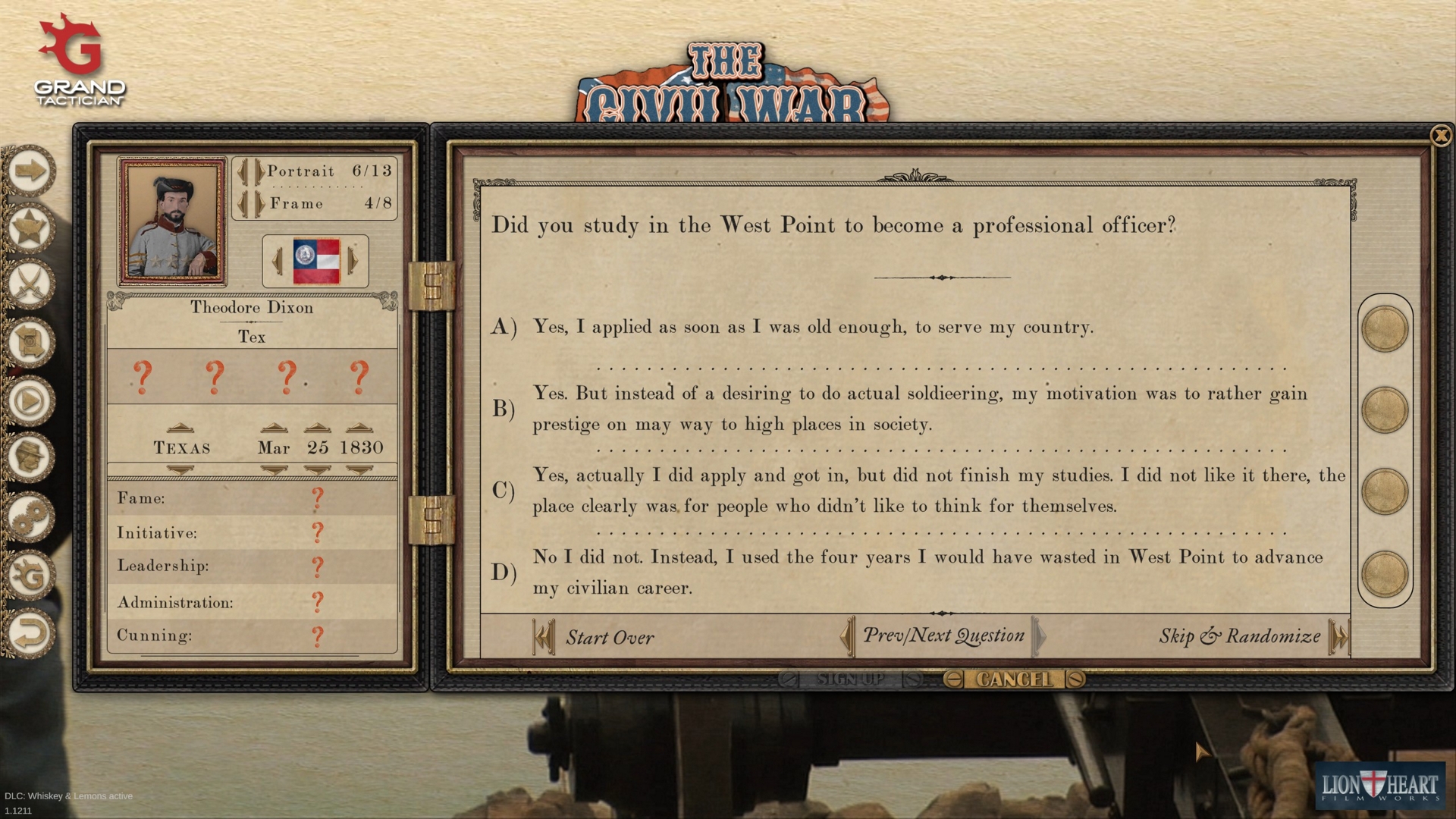Click the Theodore Dixon name field
This screenshot has width=1456, height=819.
pos(252,308)
